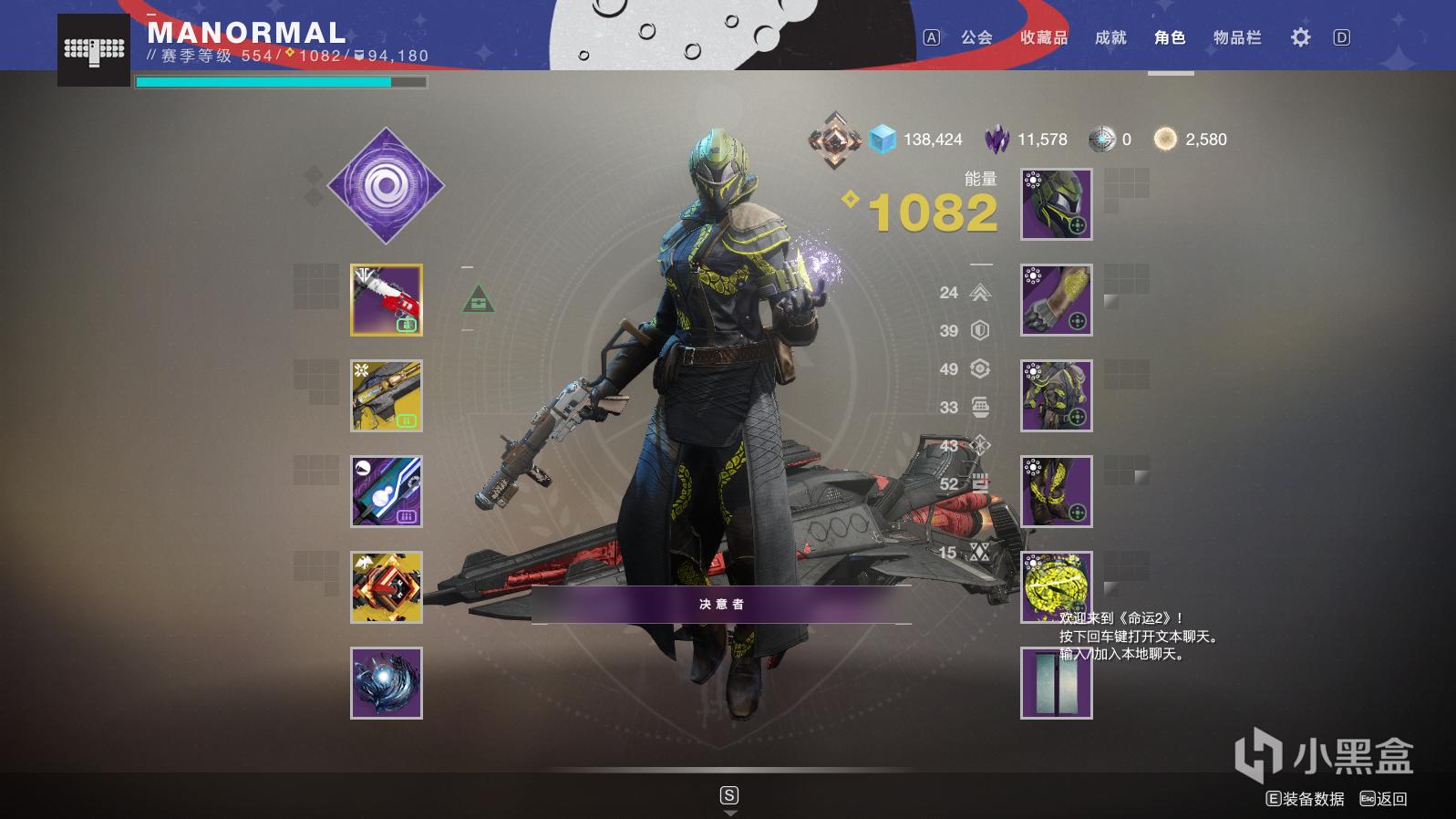Screen dimensions: 1456x819
Task: Click the 决意者 title banner
Action: tap(721, 605)
